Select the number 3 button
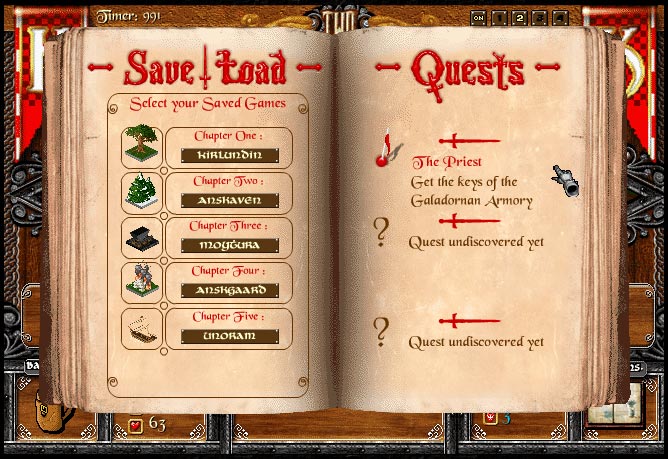Image resolution: width=668 pixels, height=459 pixels. [539, 17]
